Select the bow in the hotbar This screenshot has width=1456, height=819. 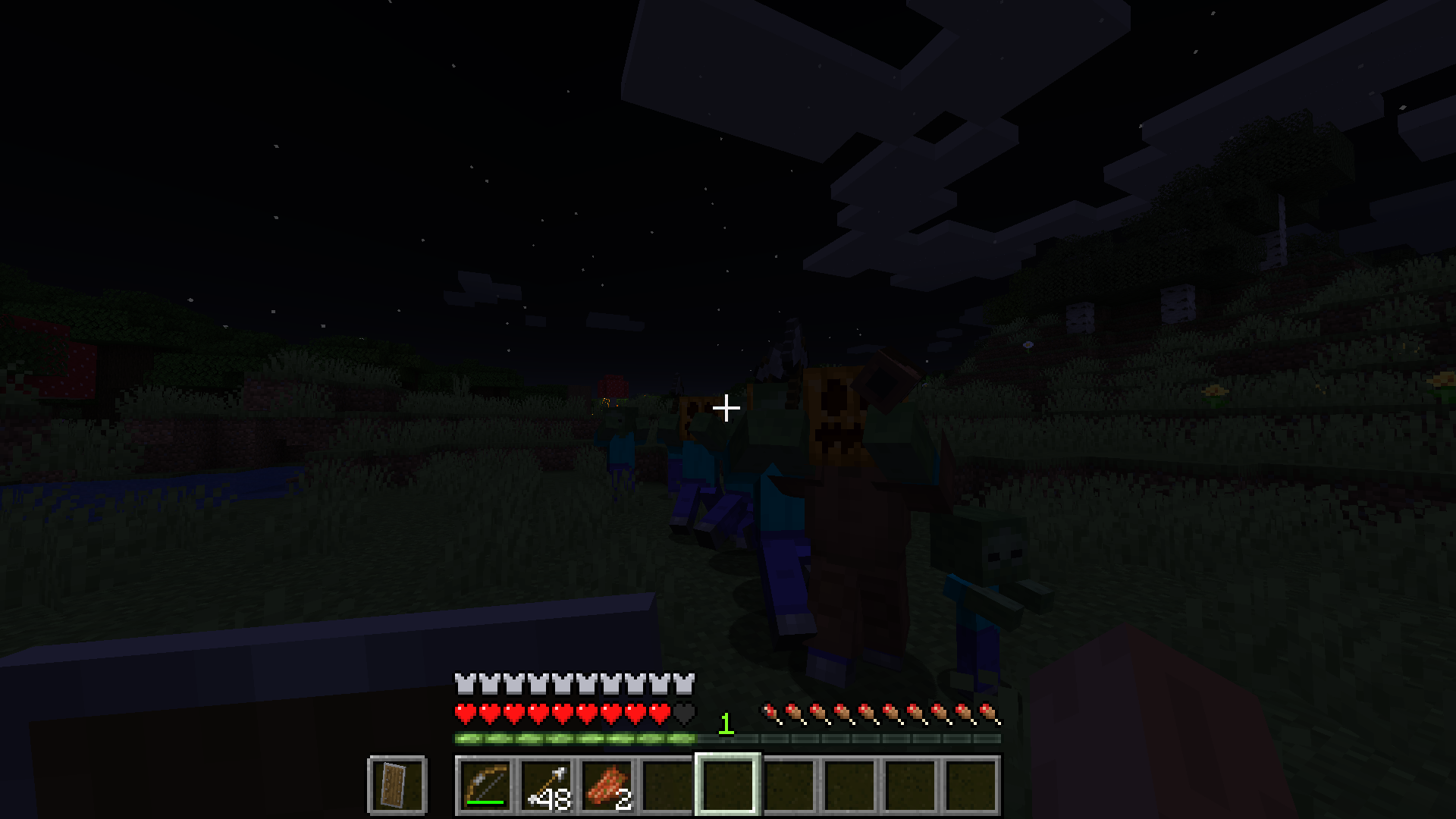[485, 787]
